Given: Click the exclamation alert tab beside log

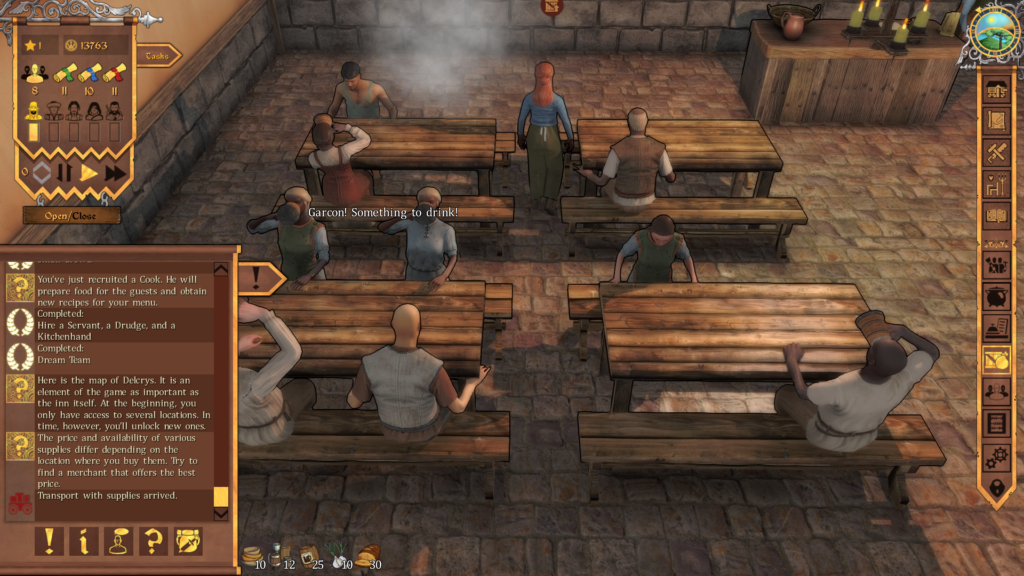Looking at the screenshot, I should tap(259, 277).
